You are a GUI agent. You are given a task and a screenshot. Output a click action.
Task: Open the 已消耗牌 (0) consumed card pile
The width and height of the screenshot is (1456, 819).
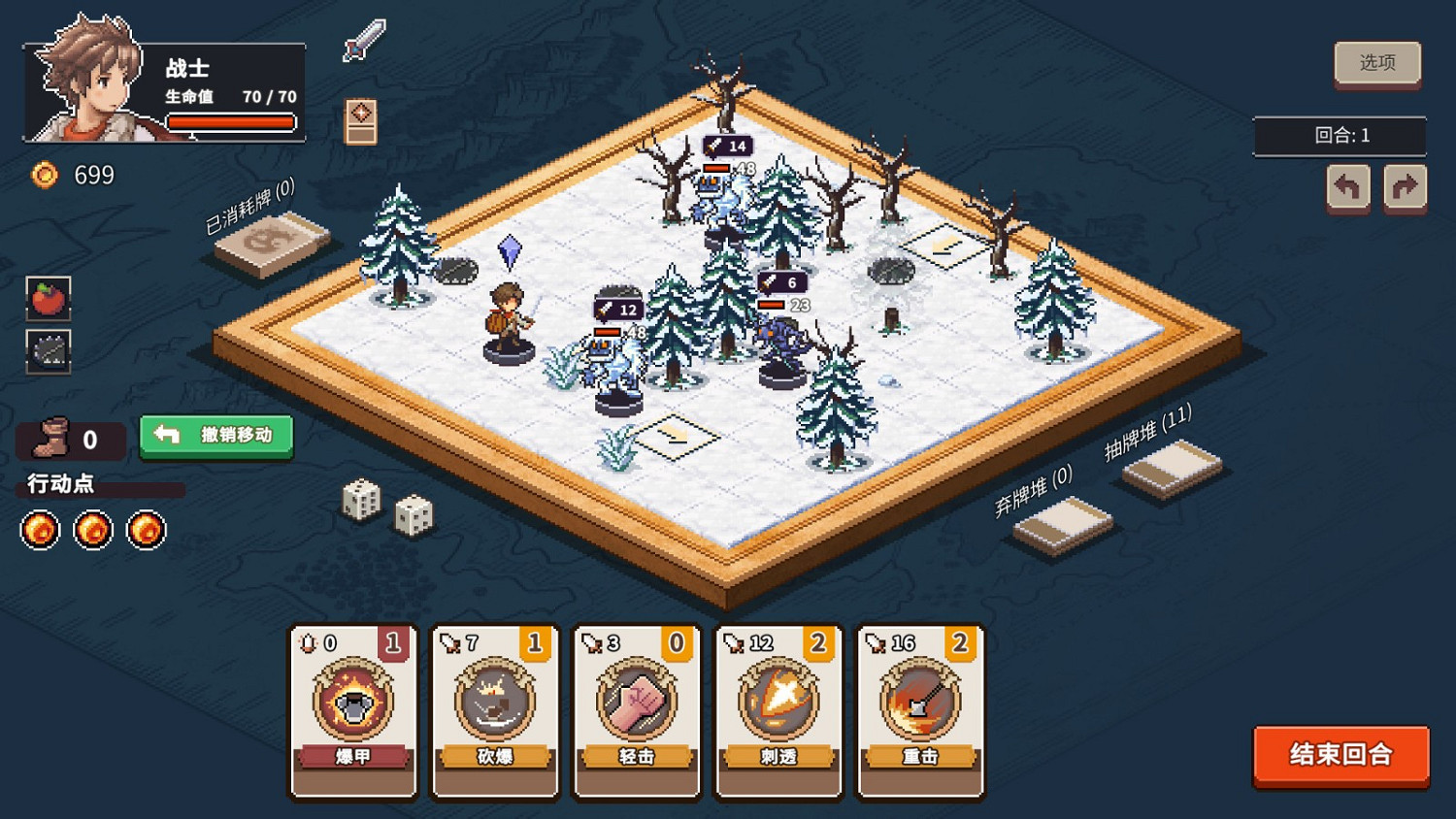click(x=269, y=238)
